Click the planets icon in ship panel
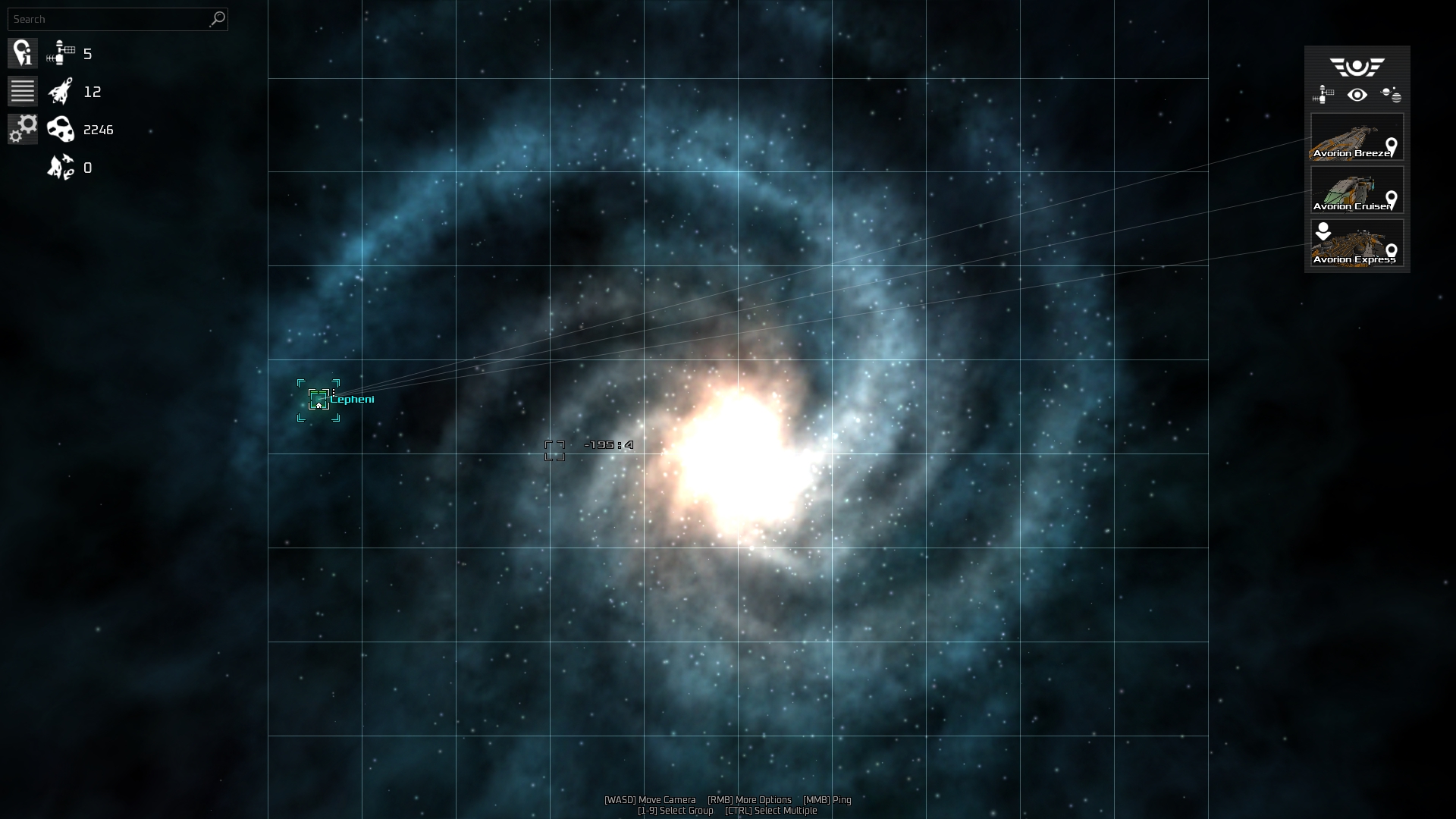Viewport: 1456px width, 819px height. tap(1391, 95)
